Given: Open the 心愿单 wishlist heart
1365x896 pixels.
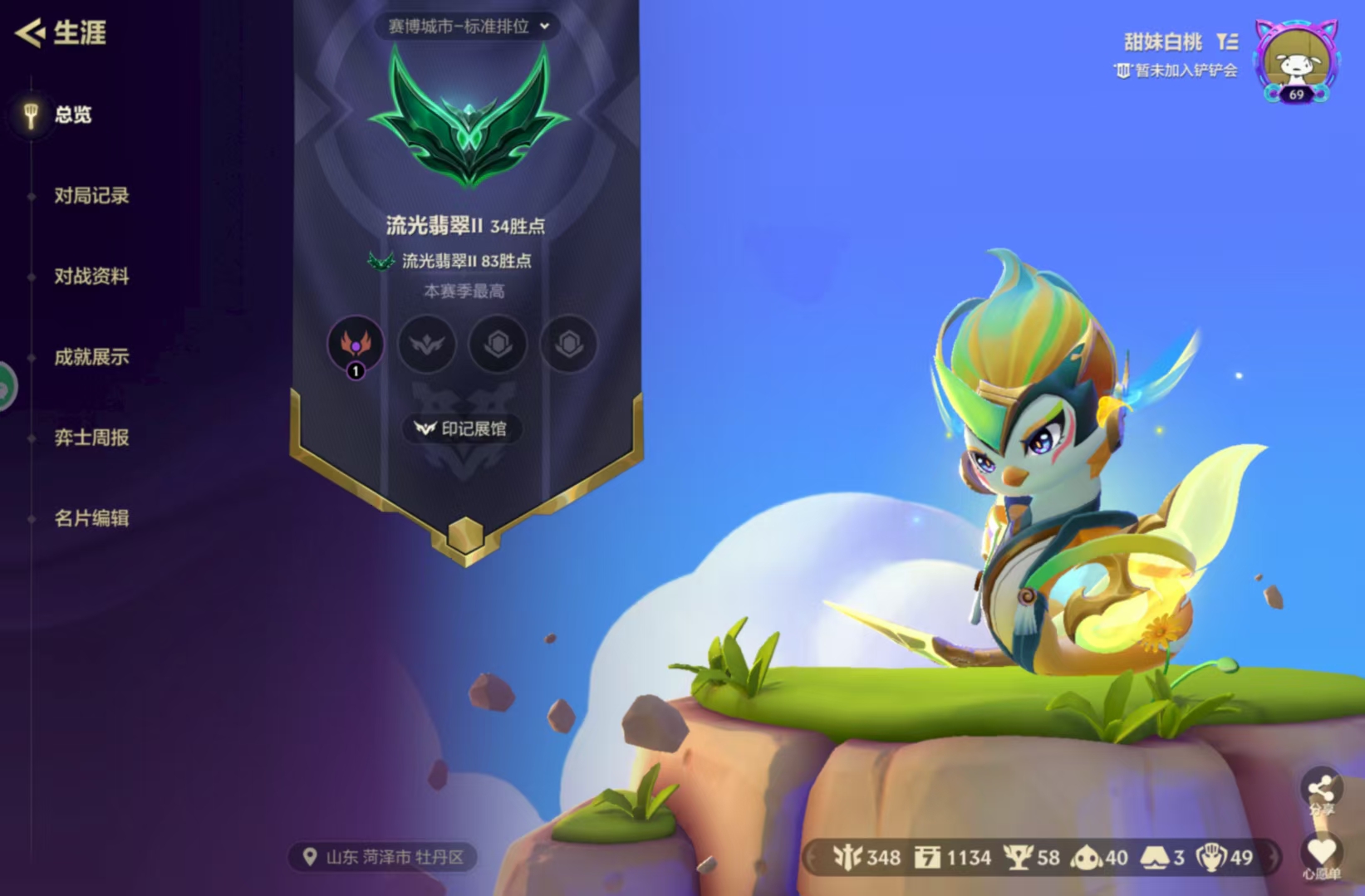Looking at the screenshot, I should (1320, 855).
